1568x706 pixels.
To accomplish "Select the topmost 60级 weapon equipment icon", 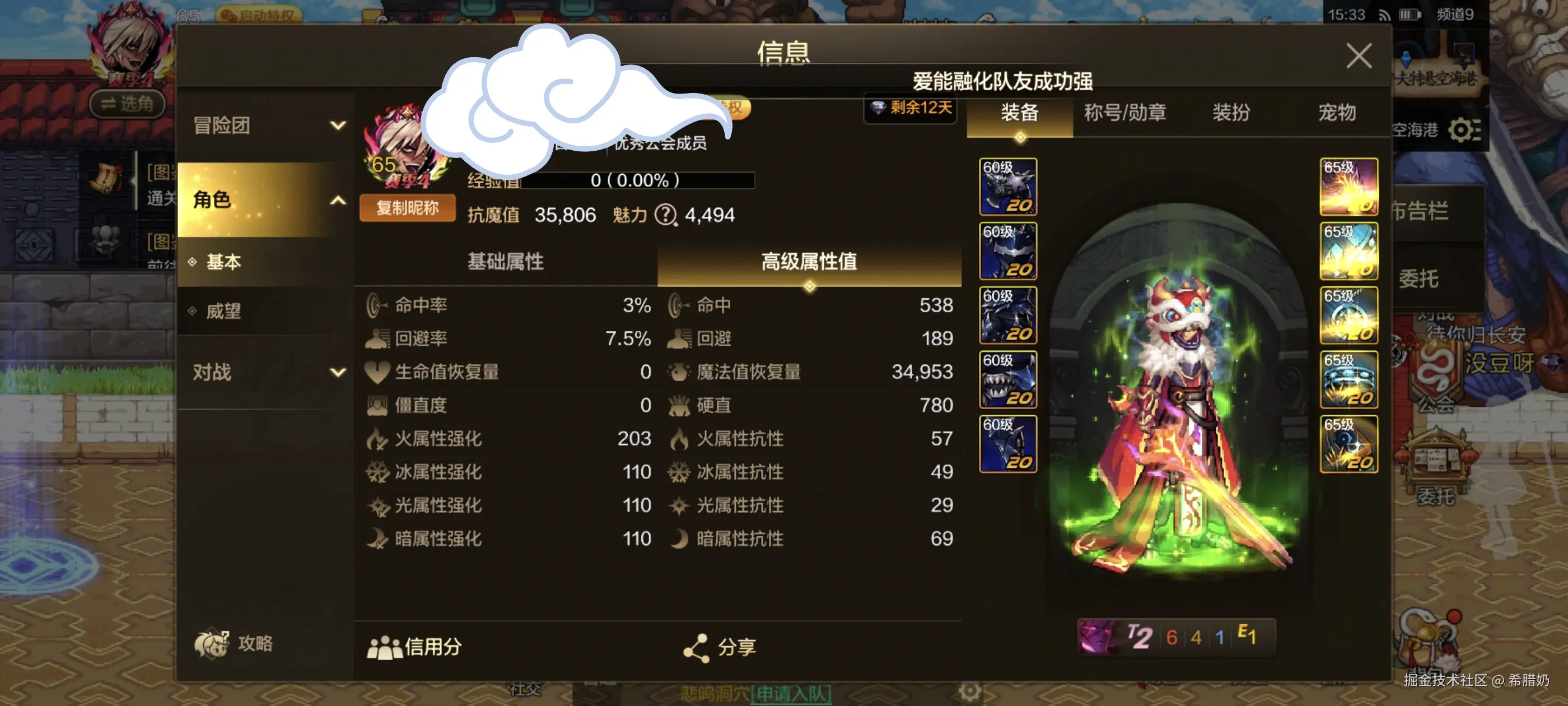I will pos(1007,186).
